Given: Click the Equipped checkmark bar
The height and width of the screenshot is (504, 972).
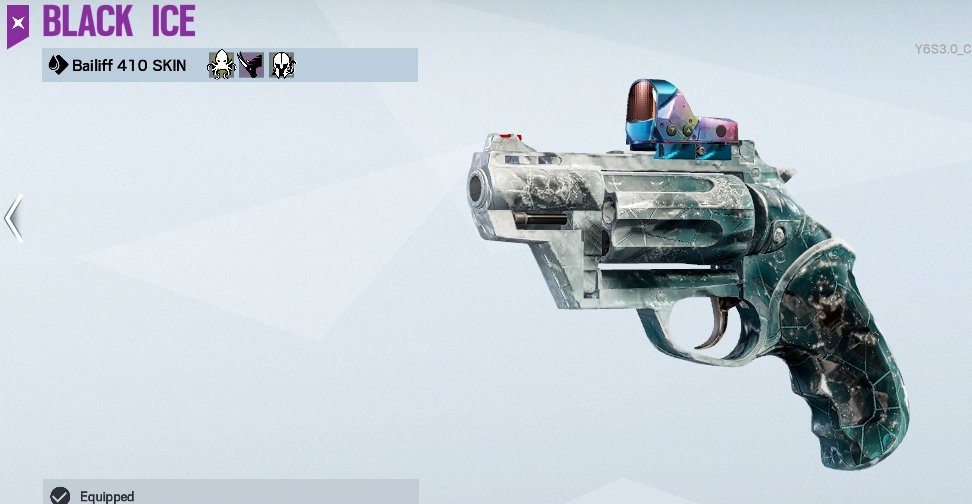Looking at the screenshot, I should (230, 494).
